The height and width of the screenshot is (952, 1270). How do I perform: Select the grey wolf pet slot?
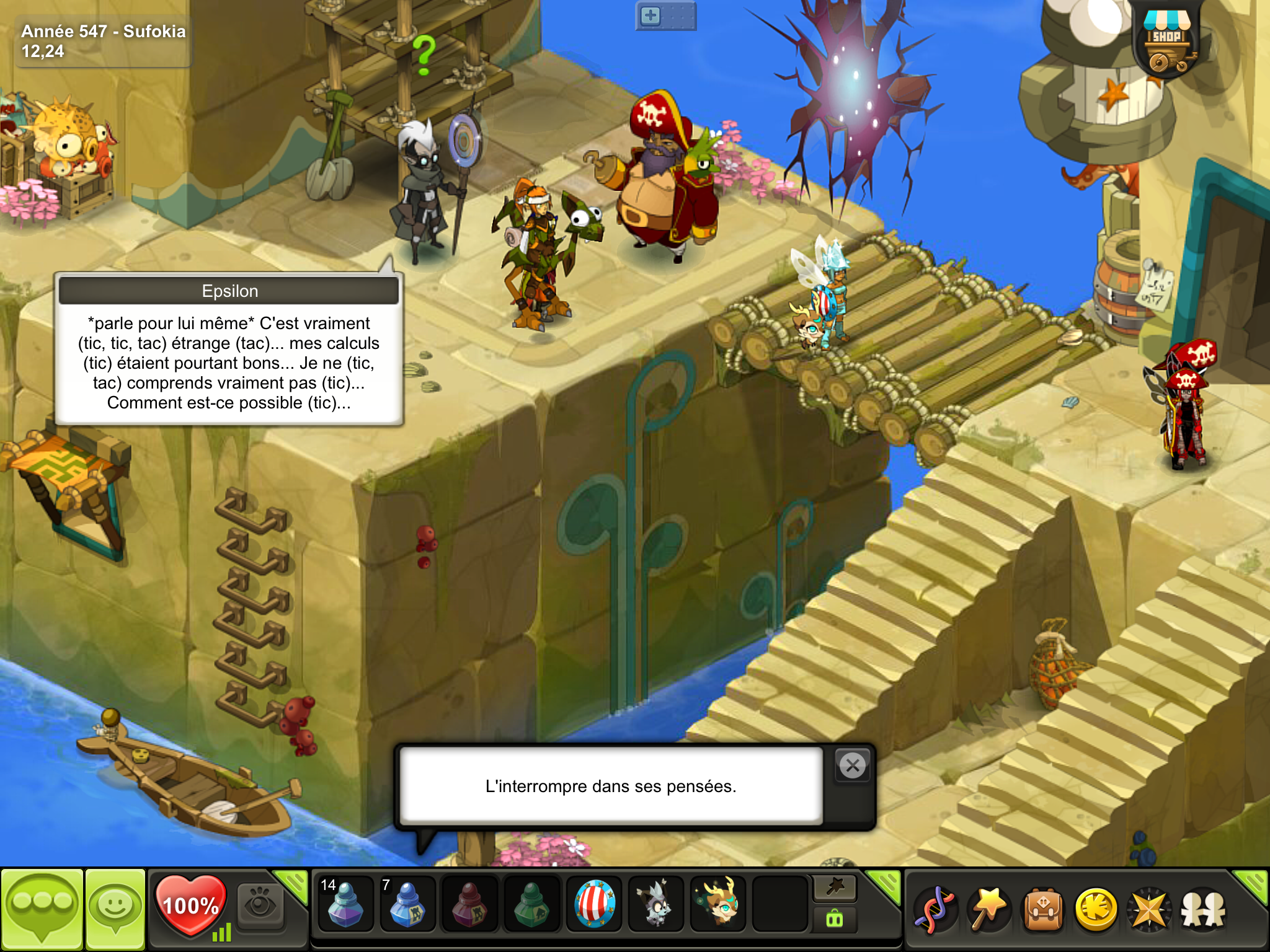(655, 904)
